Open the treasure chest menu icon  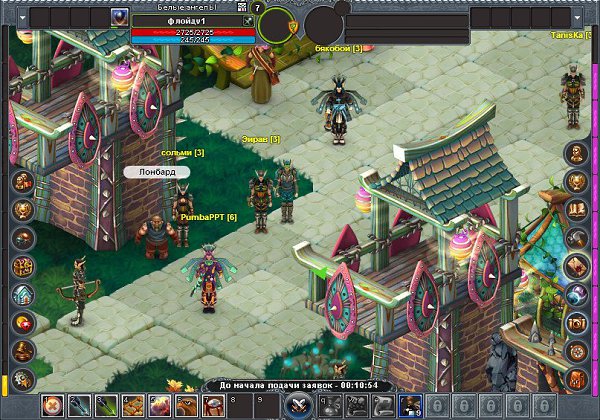coord(23,266)
